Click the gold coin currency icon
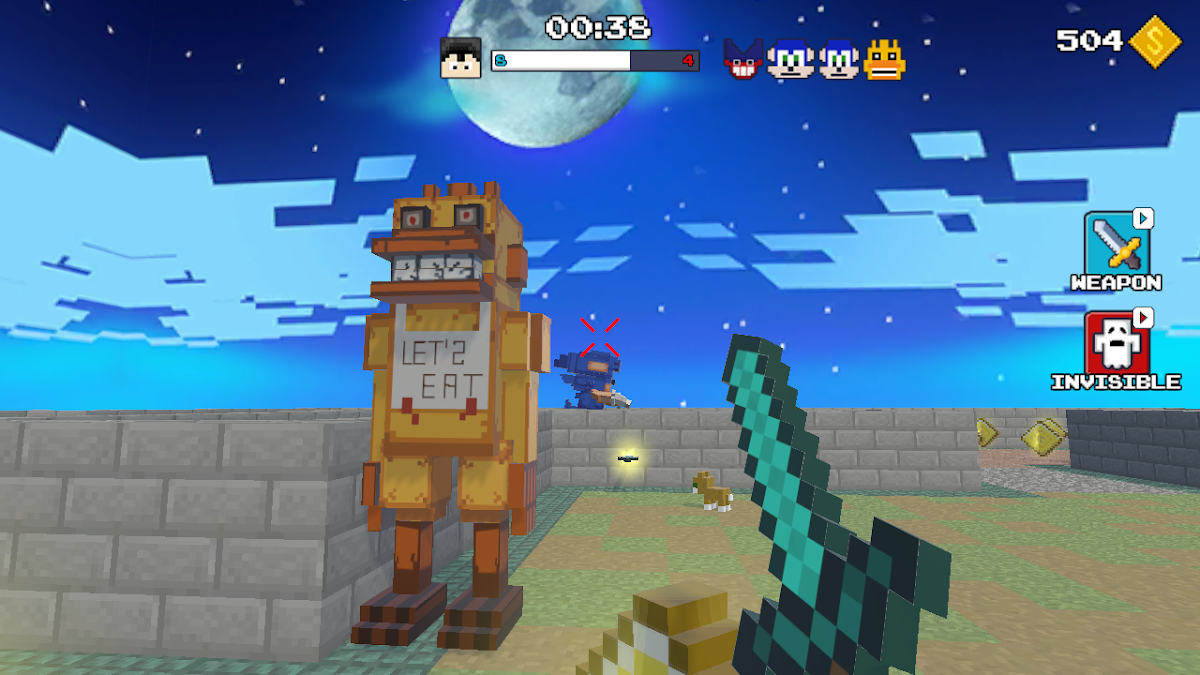The width and height of the screenshot is (1200, 675). 1155,41
